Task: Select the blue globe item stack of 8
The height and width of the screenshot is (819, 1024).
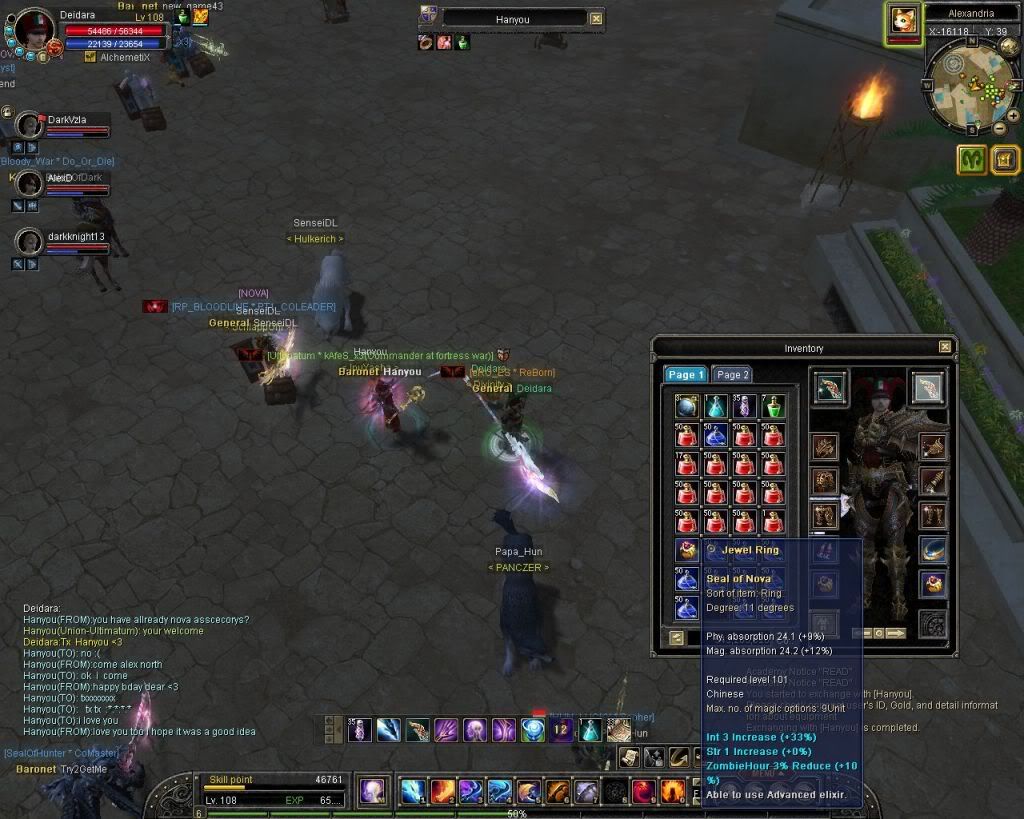Action: [x=686, y=406]
